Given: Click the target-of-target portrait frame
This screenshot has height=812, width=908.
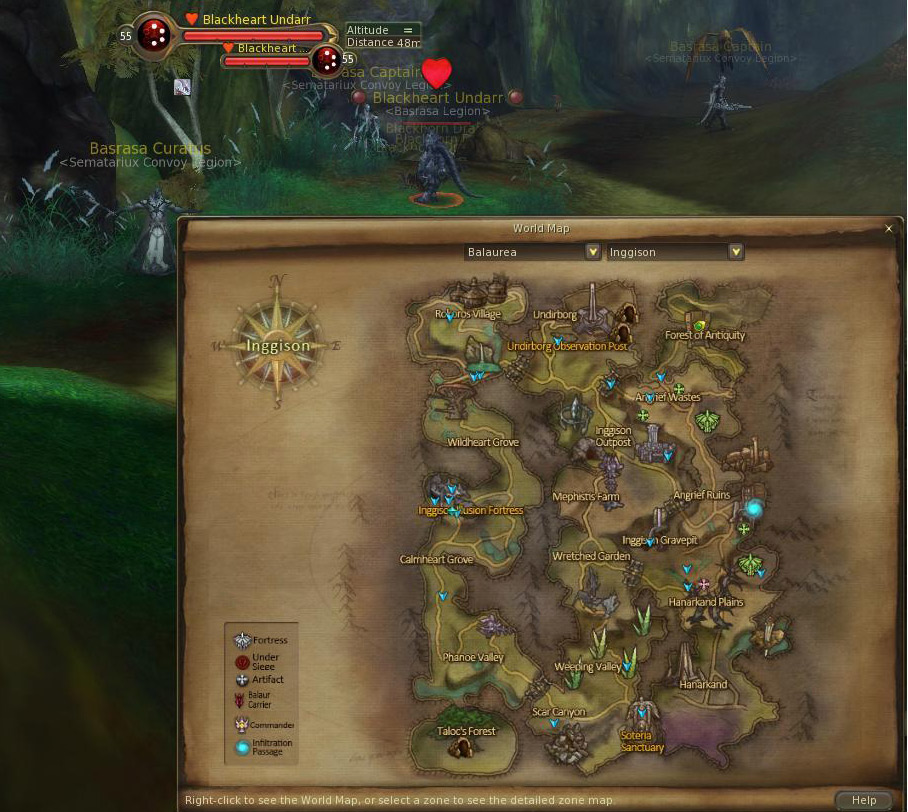Looking at the screenshot, I should tap(327, 61).
